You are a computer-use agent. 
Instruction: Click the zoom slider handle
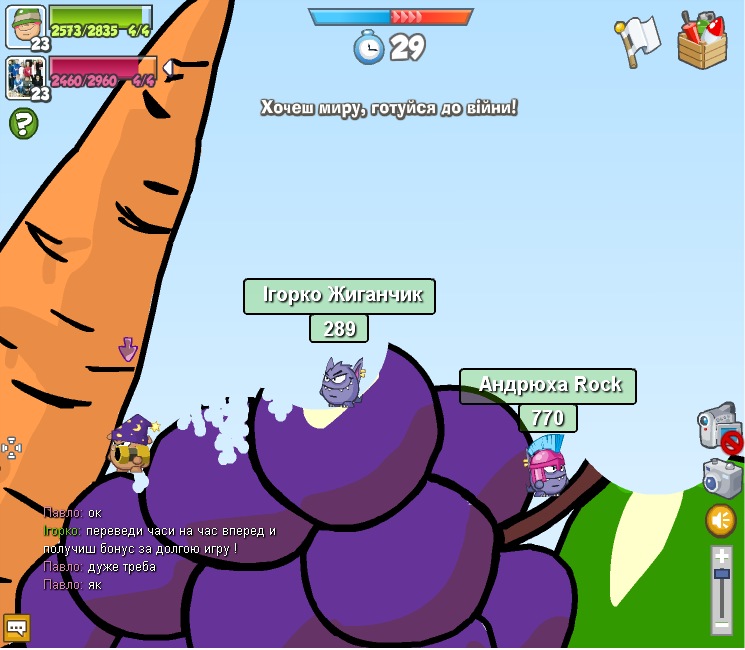(722, 574)
